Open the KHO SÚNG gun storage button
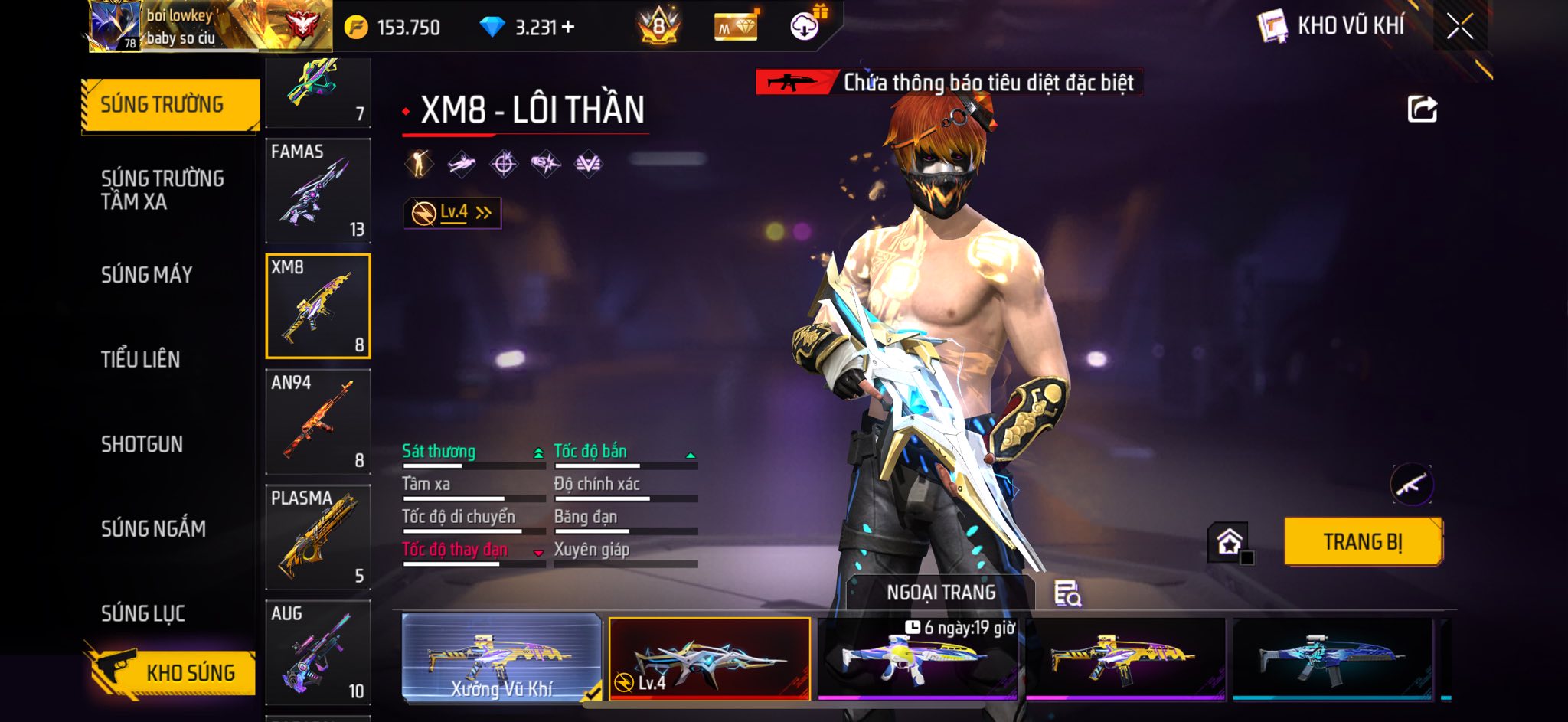Image resolution: width=1568 pixels, height=722 pixels. (172, 672)
